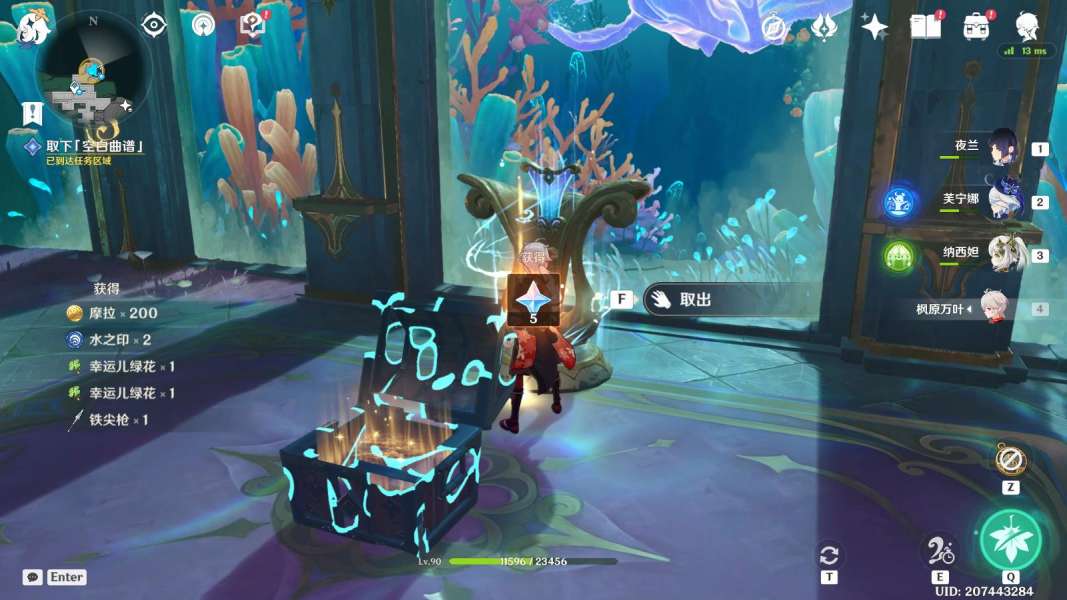Click the circular-arrows swap icon
This screenshot has height=600, width=1067.
pyautogui.click(x=829, y=555)
